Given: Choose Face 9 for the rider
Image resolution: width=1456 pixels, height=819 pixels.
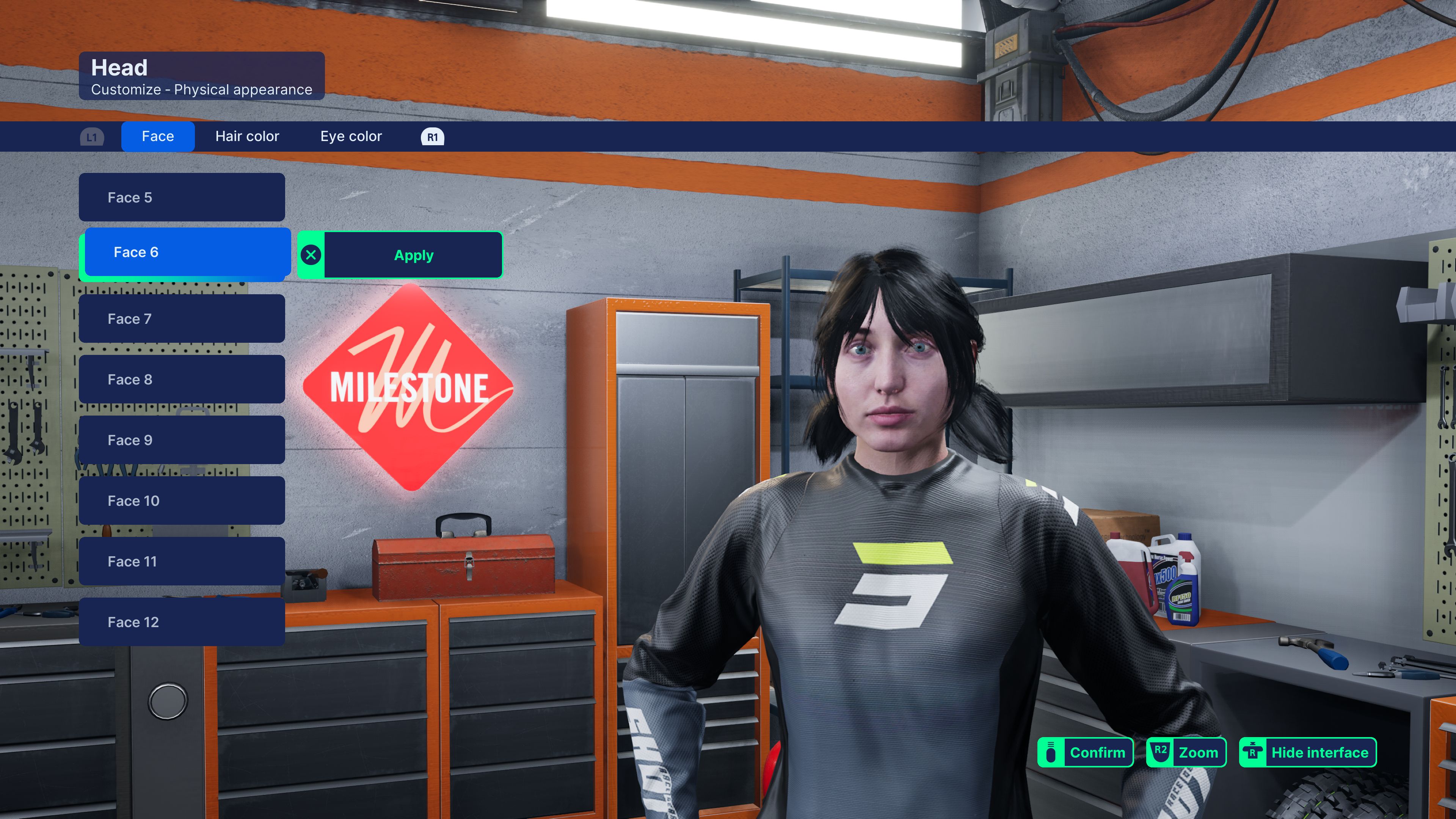Looking at the screenshot, I should tap(182, 440).
